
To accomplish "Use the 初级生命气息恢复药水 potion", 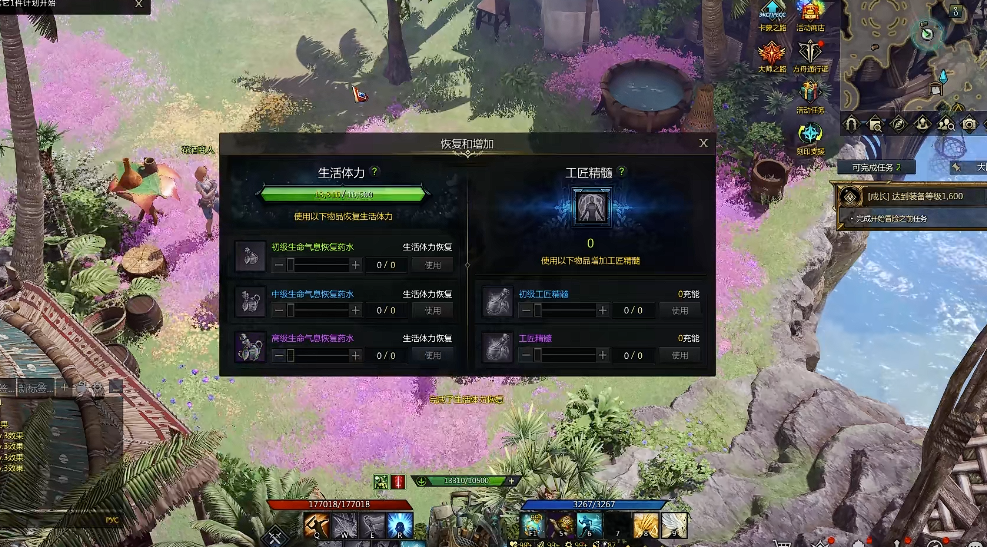I will coord(432,265).
